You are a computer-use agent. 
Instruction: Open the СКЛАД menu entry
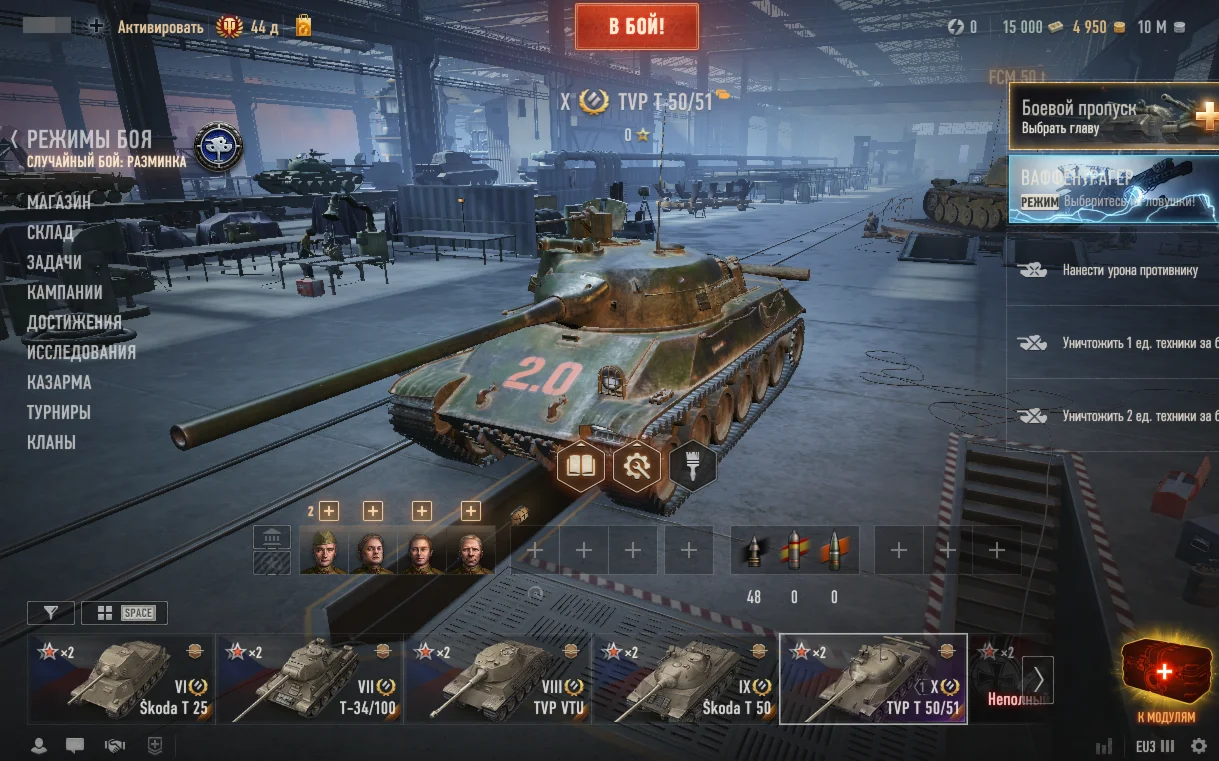pyautogui.click(x=50, y=232)
